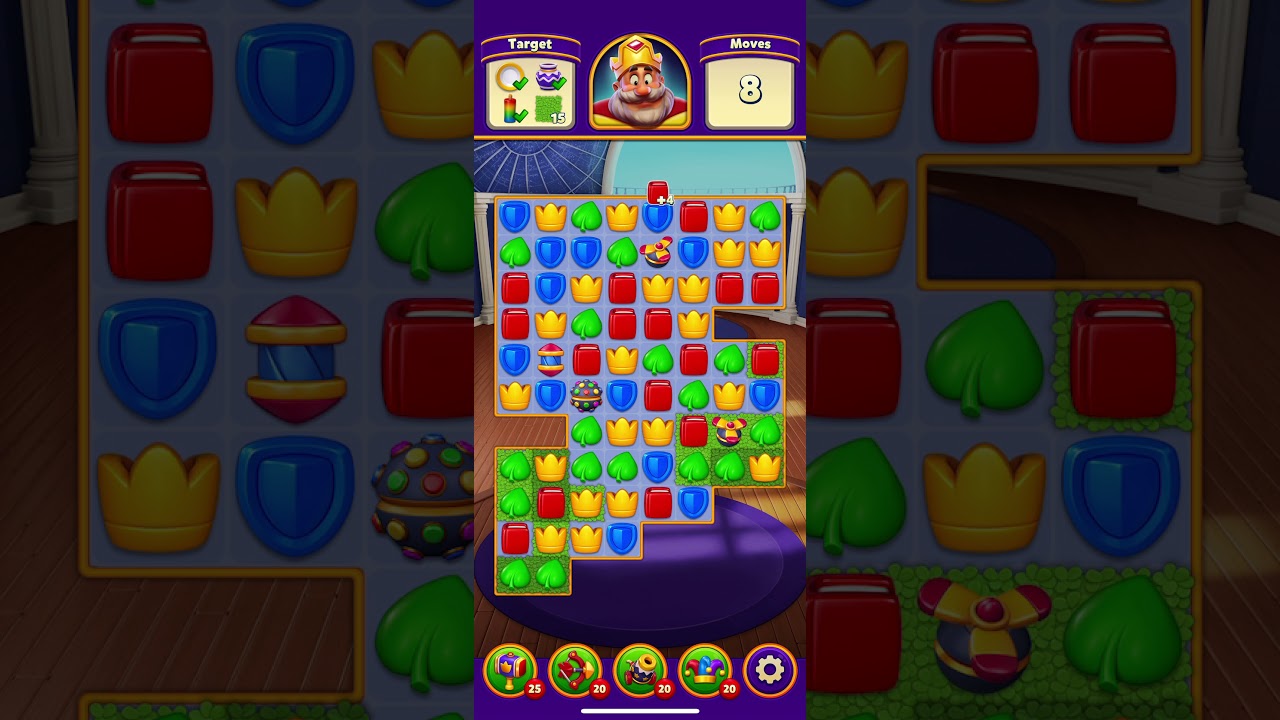
Task: Use the hammer booster
Action: [x=510, y=668]
